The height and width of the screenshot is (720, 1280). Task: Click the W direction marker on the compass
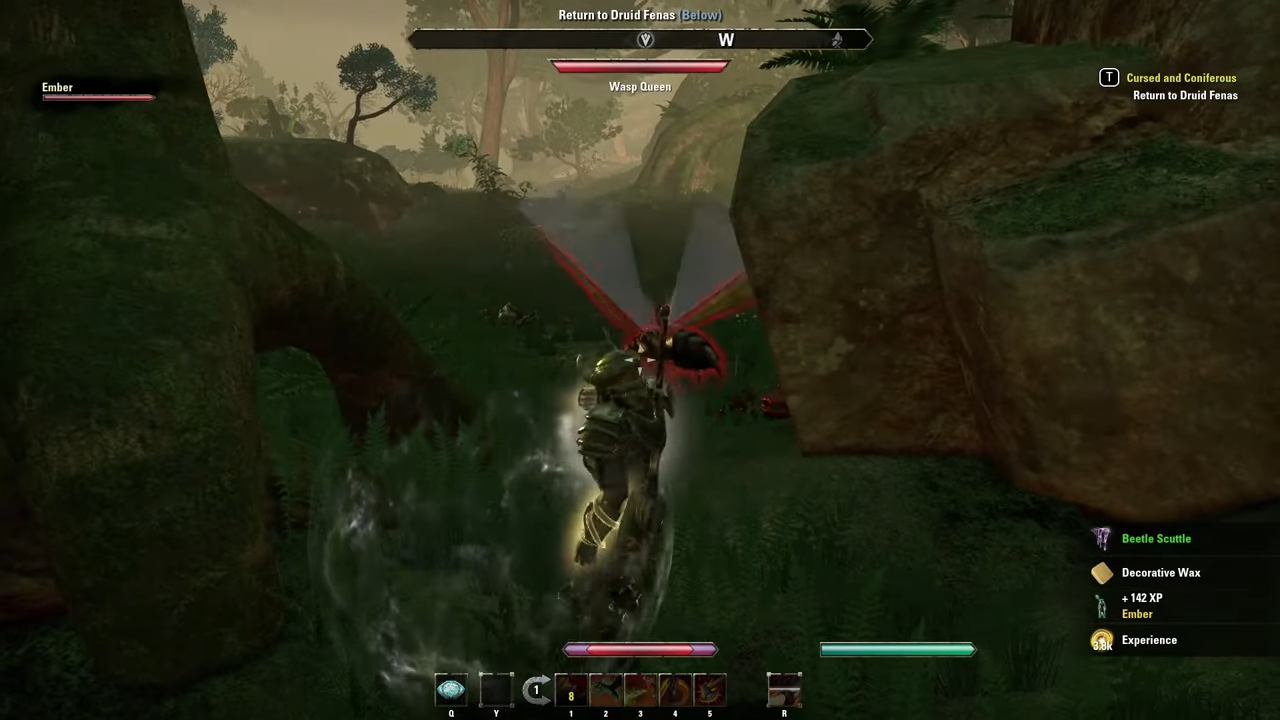(726, 40)
